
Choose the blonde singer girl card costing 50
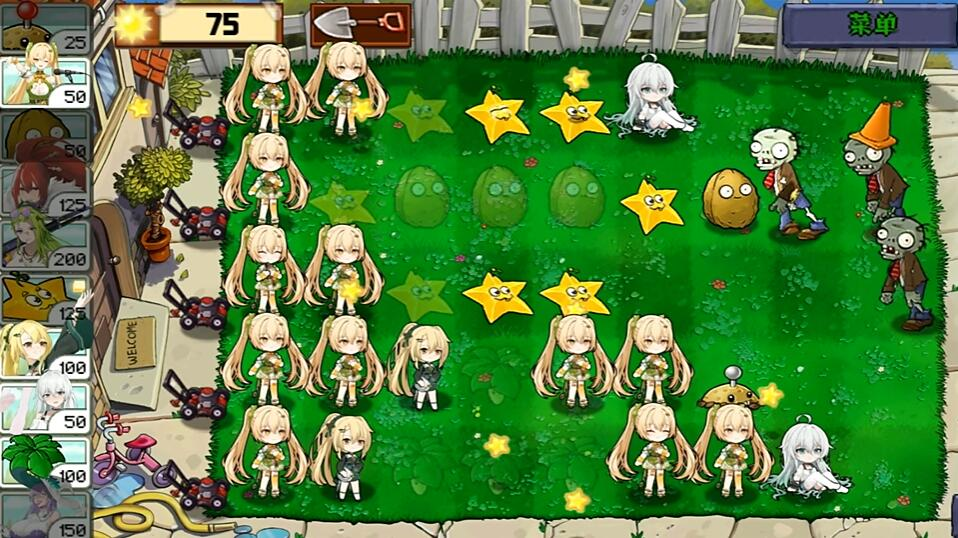point(45,80)
